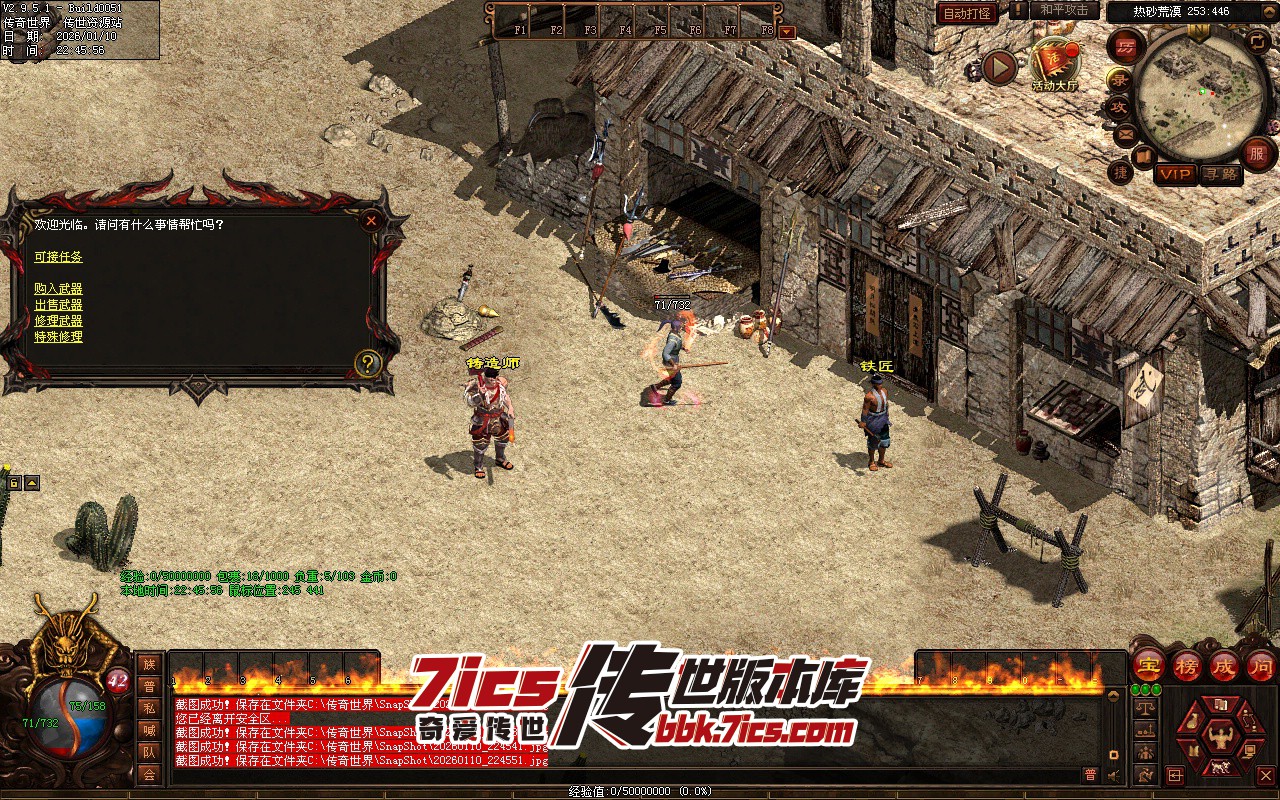Screen dimensions: 1280x800
Task: Choose 购入武器 to buy weapons
Action: [58, 289]
